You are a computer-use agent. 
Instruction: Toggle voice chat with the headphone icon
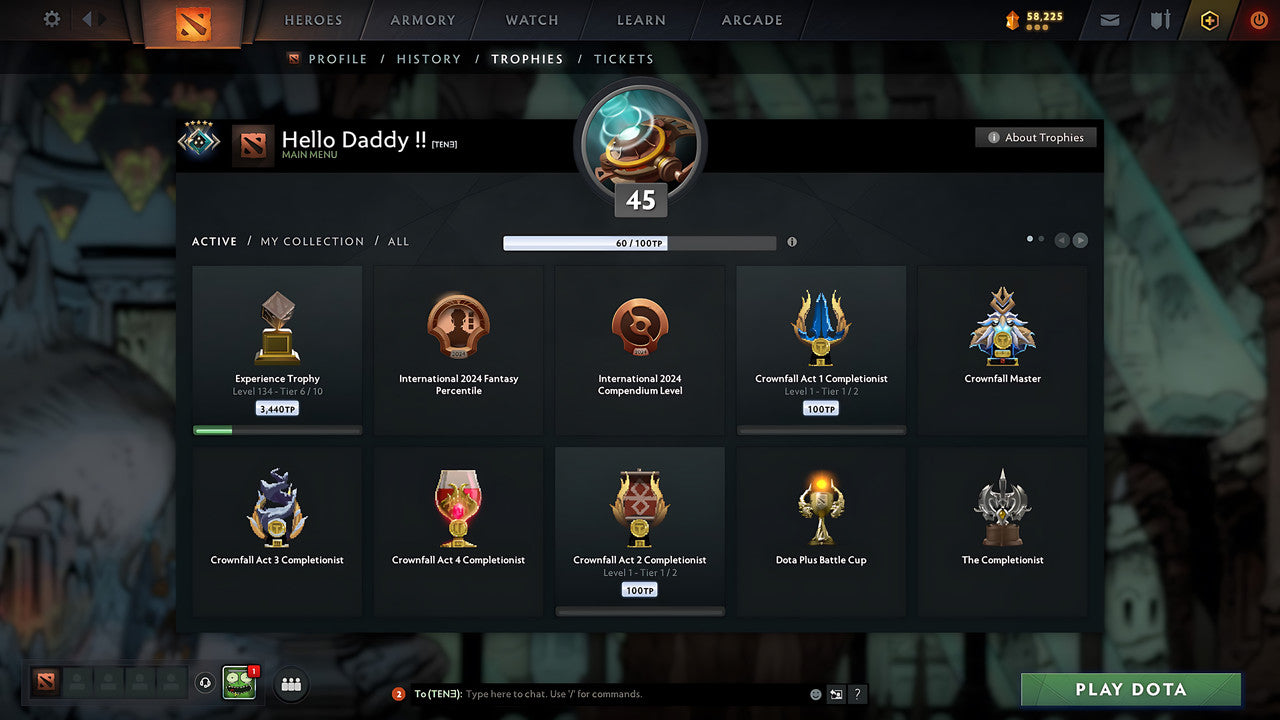click(x=207, y=682)
